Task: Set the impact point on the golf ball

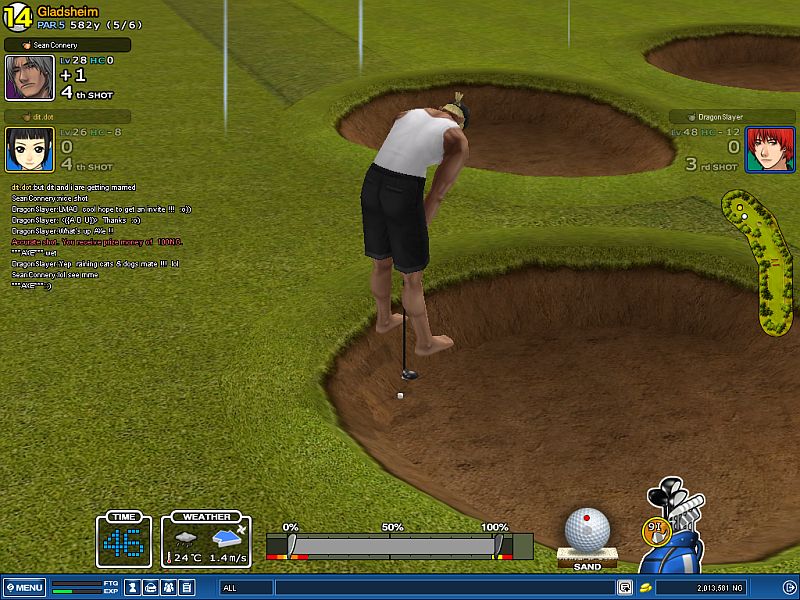Action: click(x=587, y=529)
